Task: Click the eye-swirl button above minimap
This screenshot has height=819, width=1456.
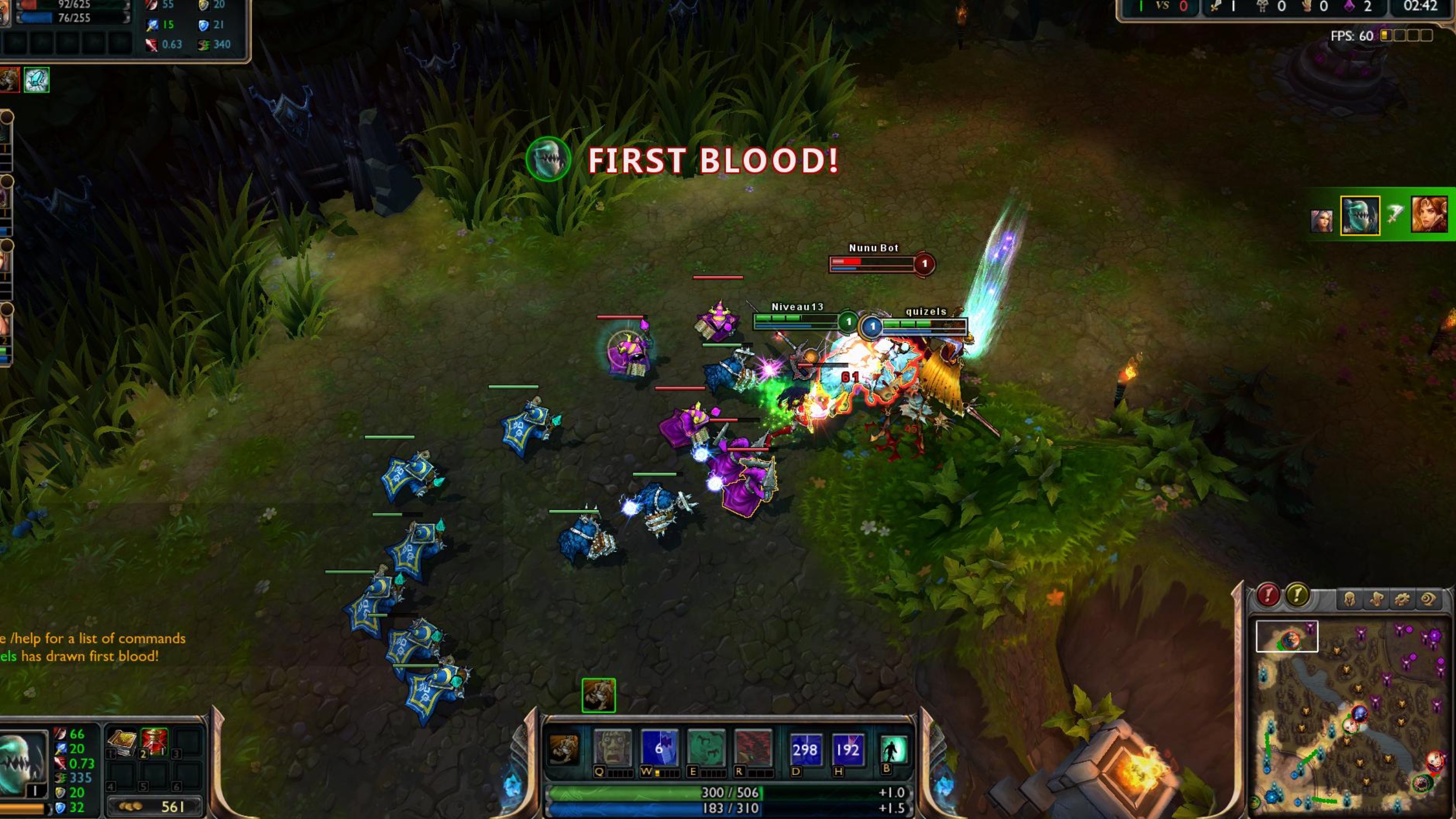Action: (1428, 599)
